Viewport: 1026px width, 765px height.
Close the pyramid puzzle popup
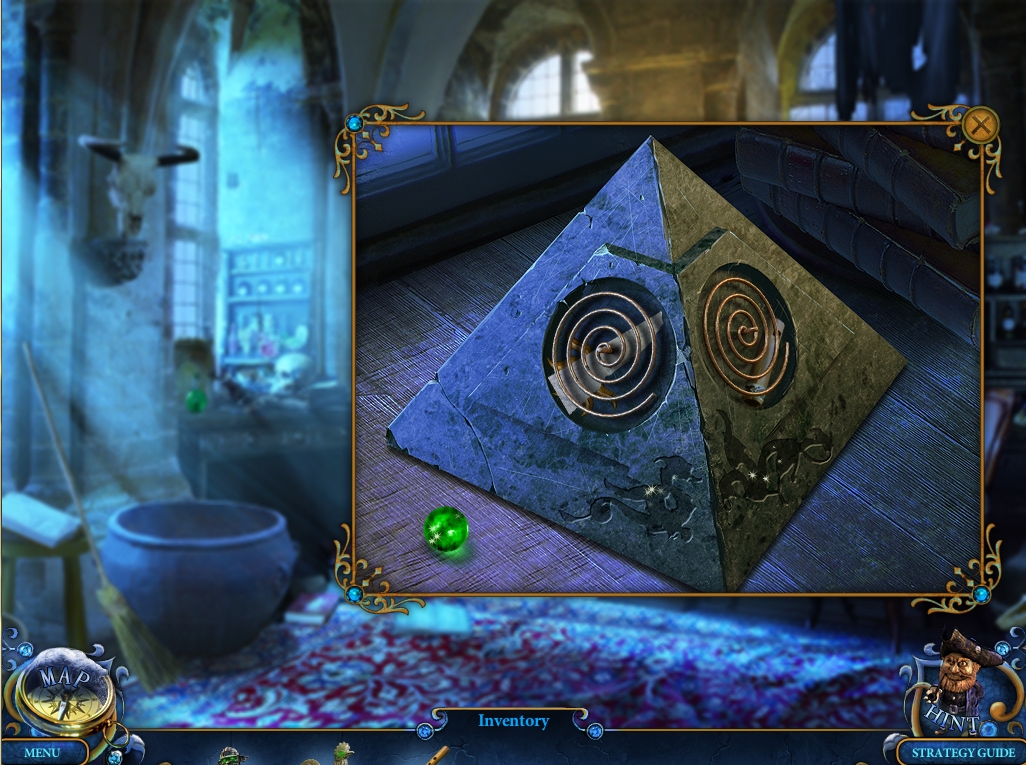click(x=981, y=125)
